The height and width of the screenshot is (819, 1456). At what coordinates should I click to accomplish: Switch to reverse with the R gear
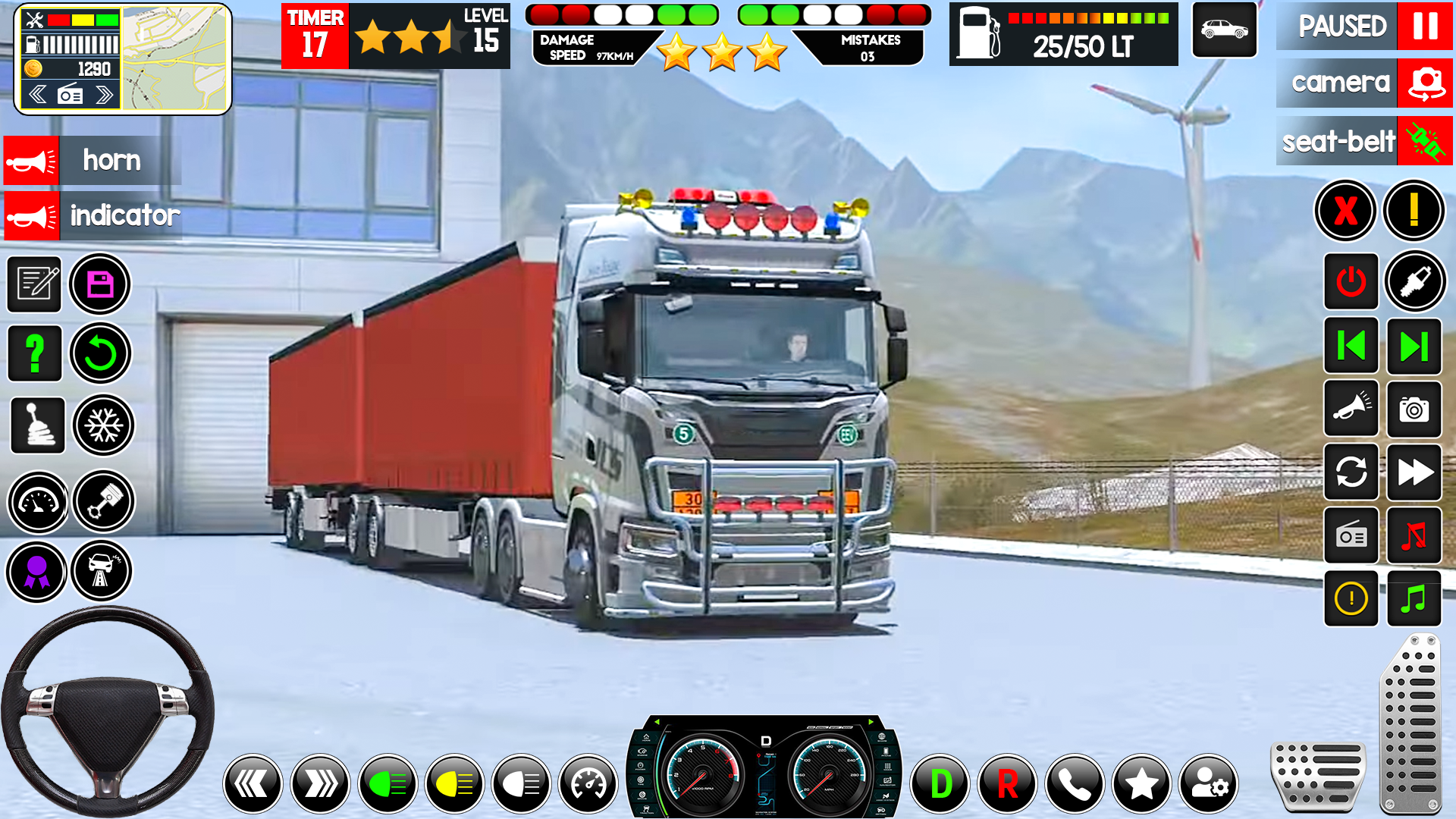[x=1006, y=783]
